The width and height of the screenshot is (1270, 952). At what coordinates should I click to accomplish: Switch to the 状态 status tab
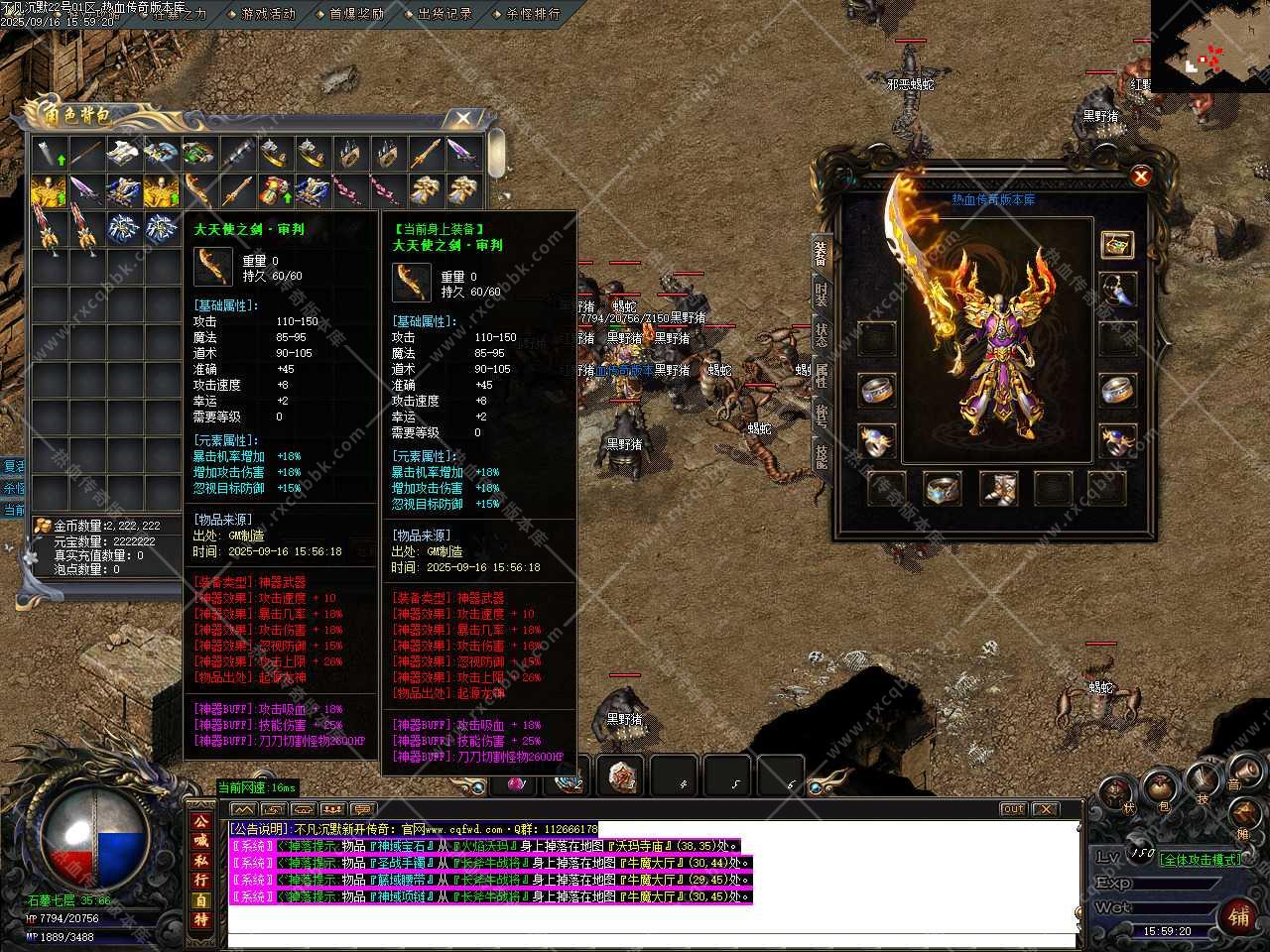tap(822, 334)
